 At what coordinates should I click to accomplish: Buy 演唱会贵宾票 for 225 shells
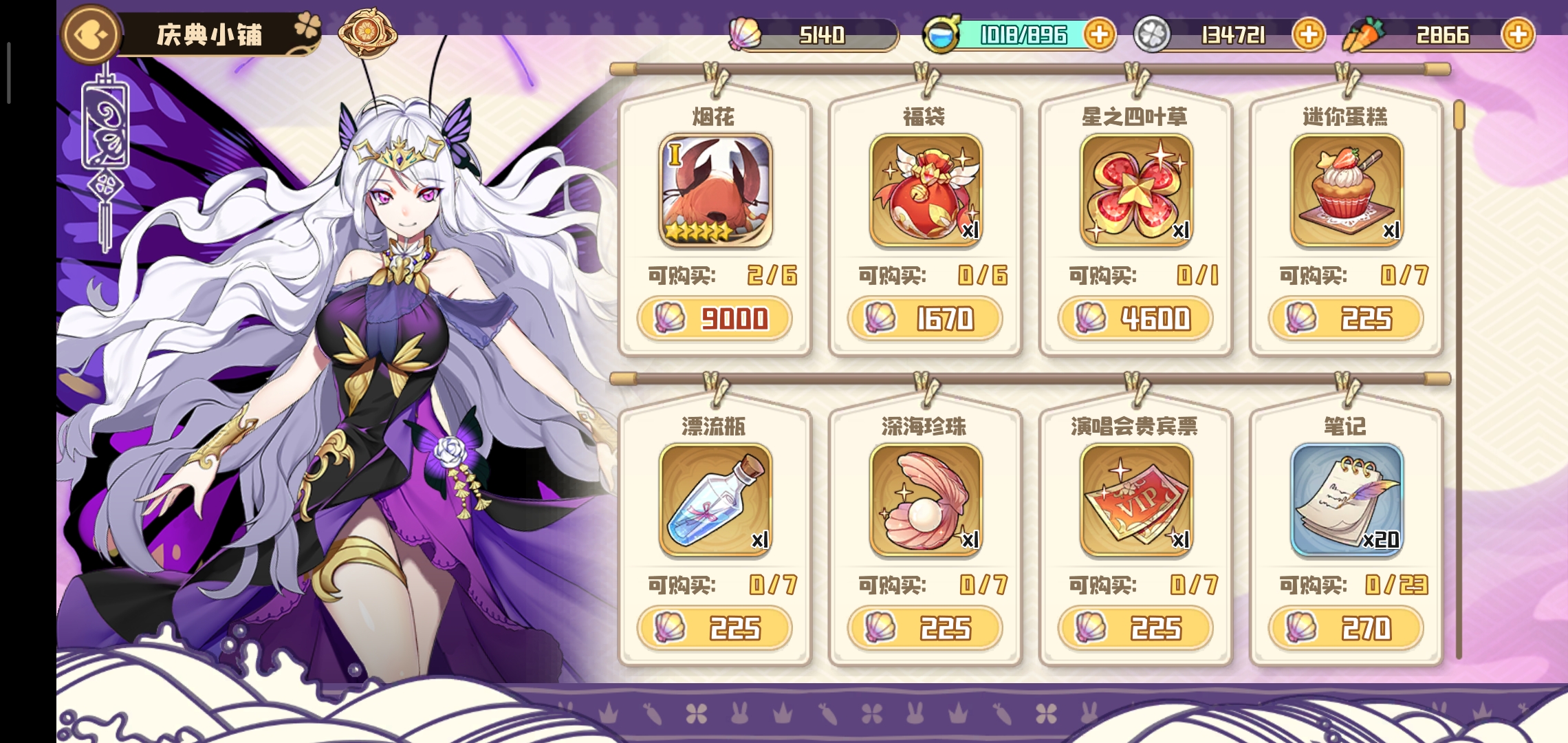[x=1135, y=628]
